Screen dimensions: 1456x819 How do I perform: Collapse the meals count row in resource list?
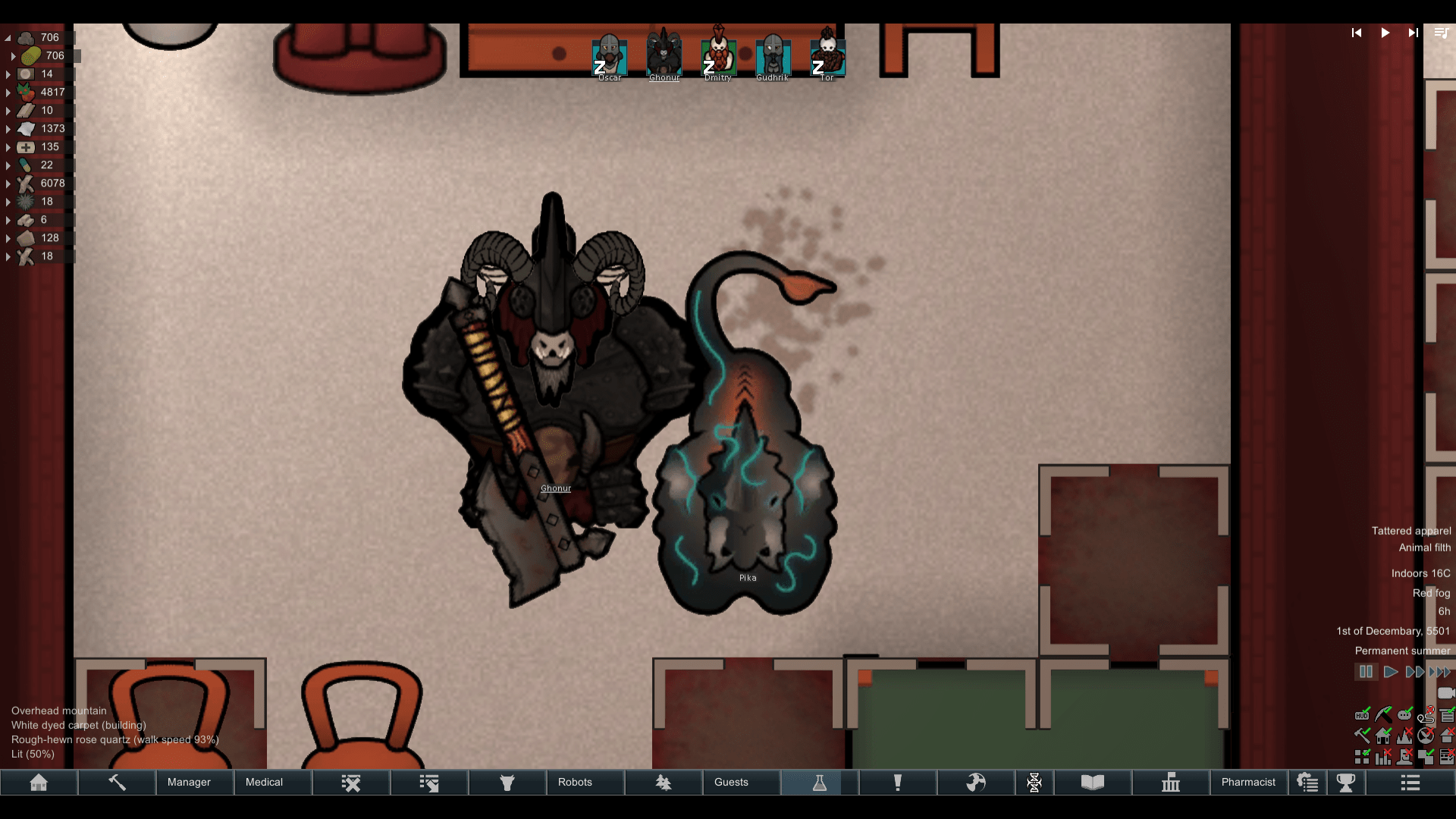pos(7,37)
